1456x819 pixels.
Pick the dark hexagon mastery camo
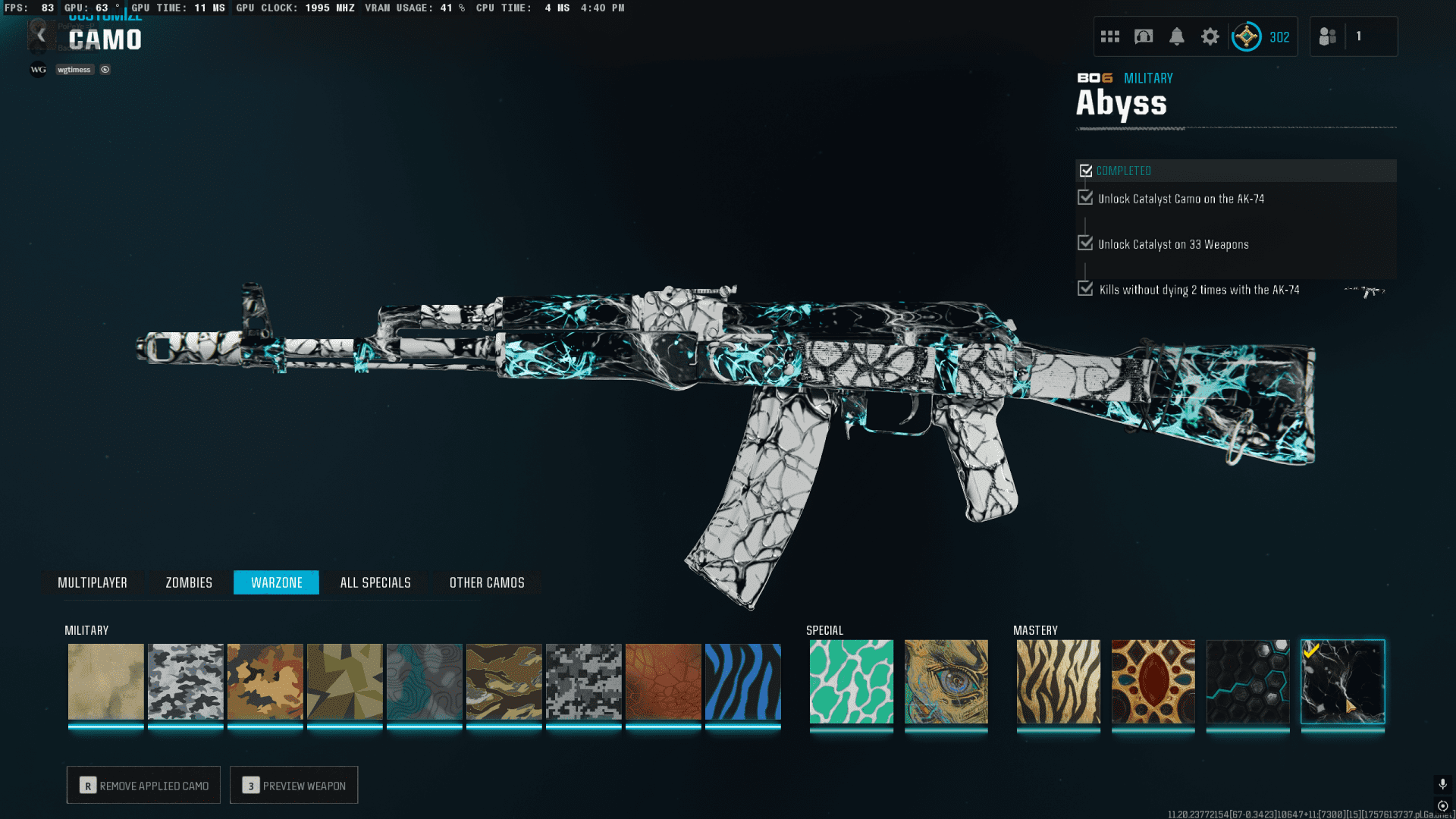tap(1247, 682)
